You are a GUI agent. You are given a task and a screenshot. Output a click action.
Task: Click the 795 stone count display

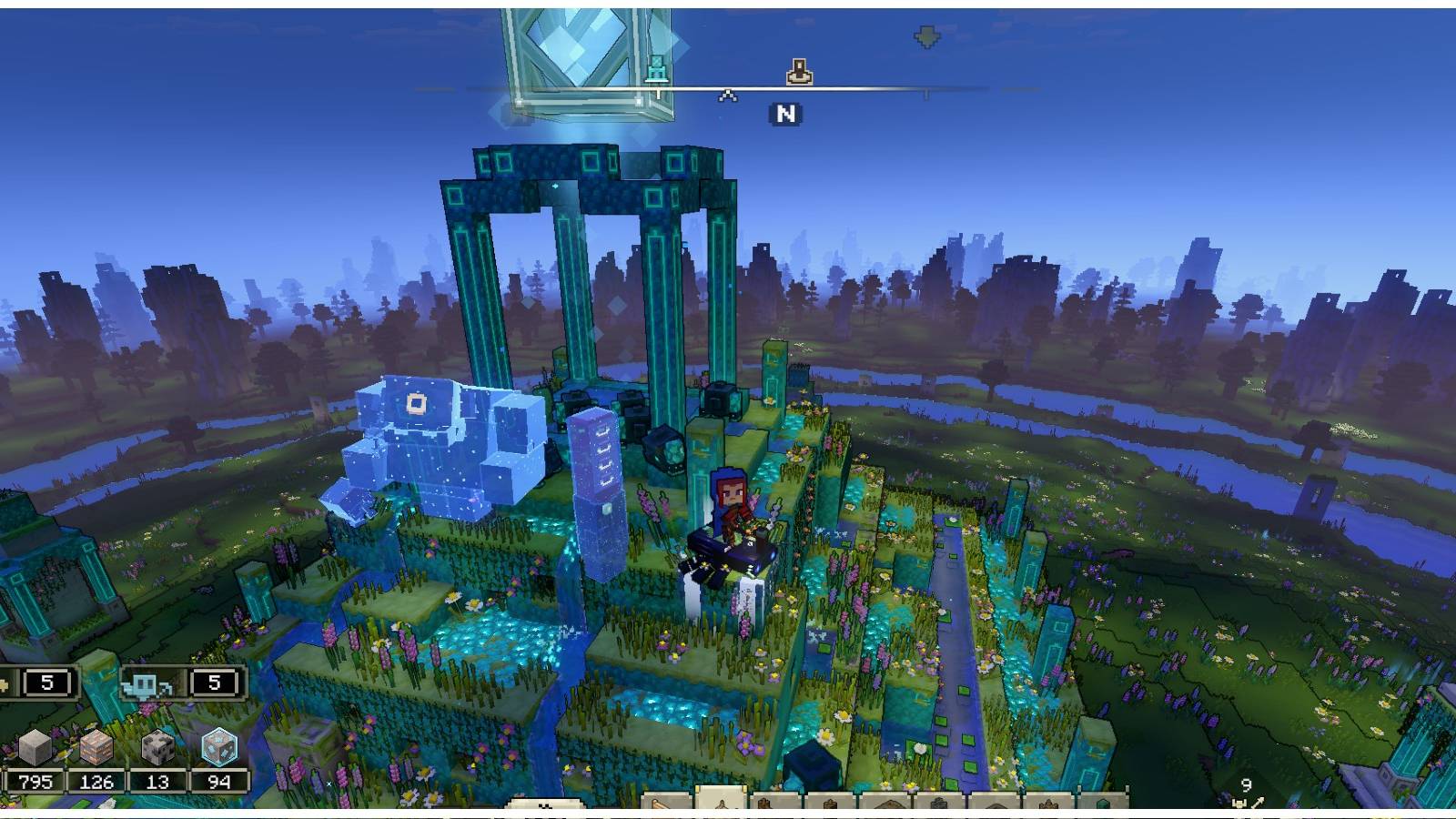point(35,781)
